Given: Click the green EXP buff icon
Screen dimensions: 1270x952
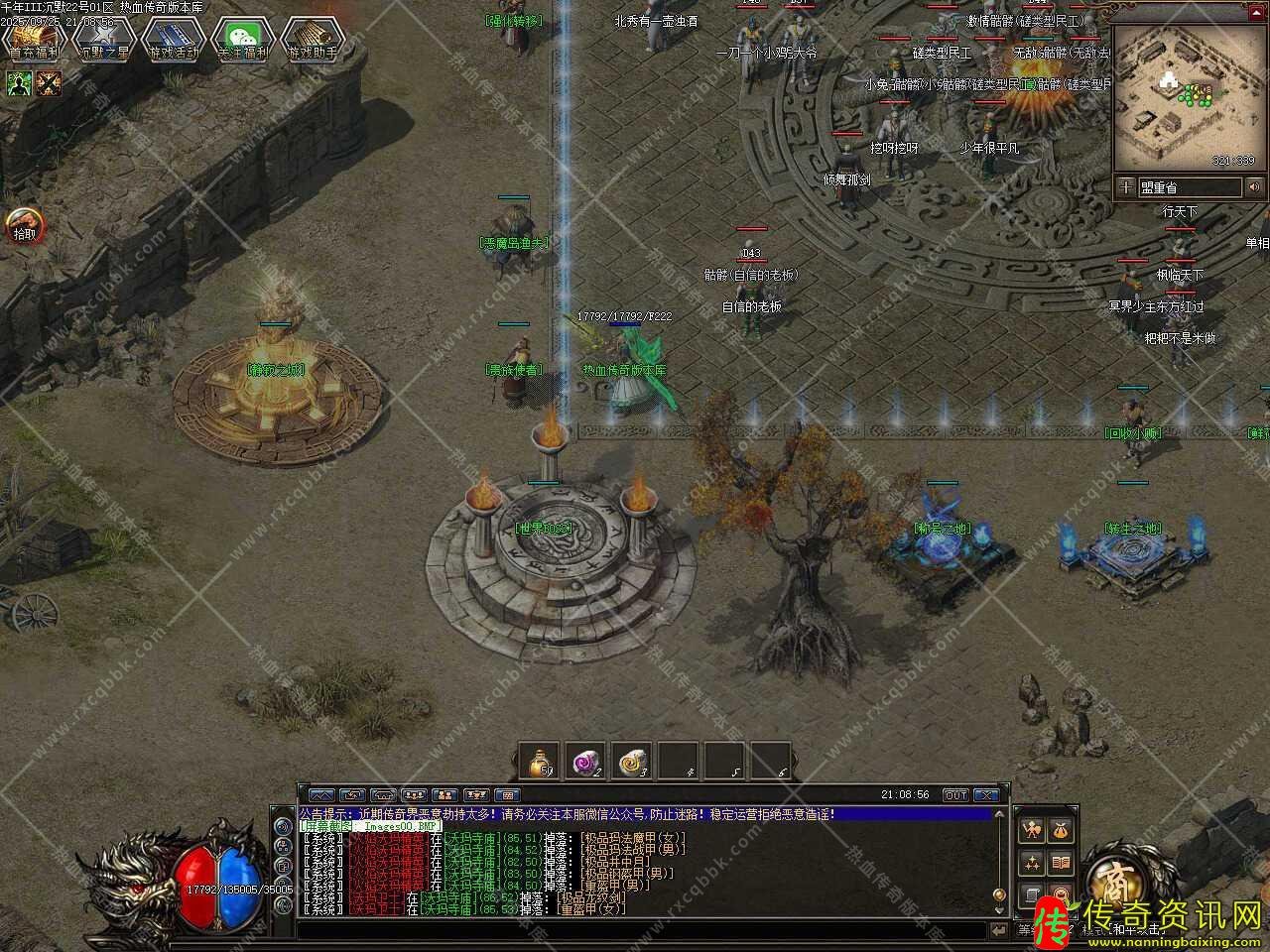Looking at the screenshot, I should [x=20, y=83].
